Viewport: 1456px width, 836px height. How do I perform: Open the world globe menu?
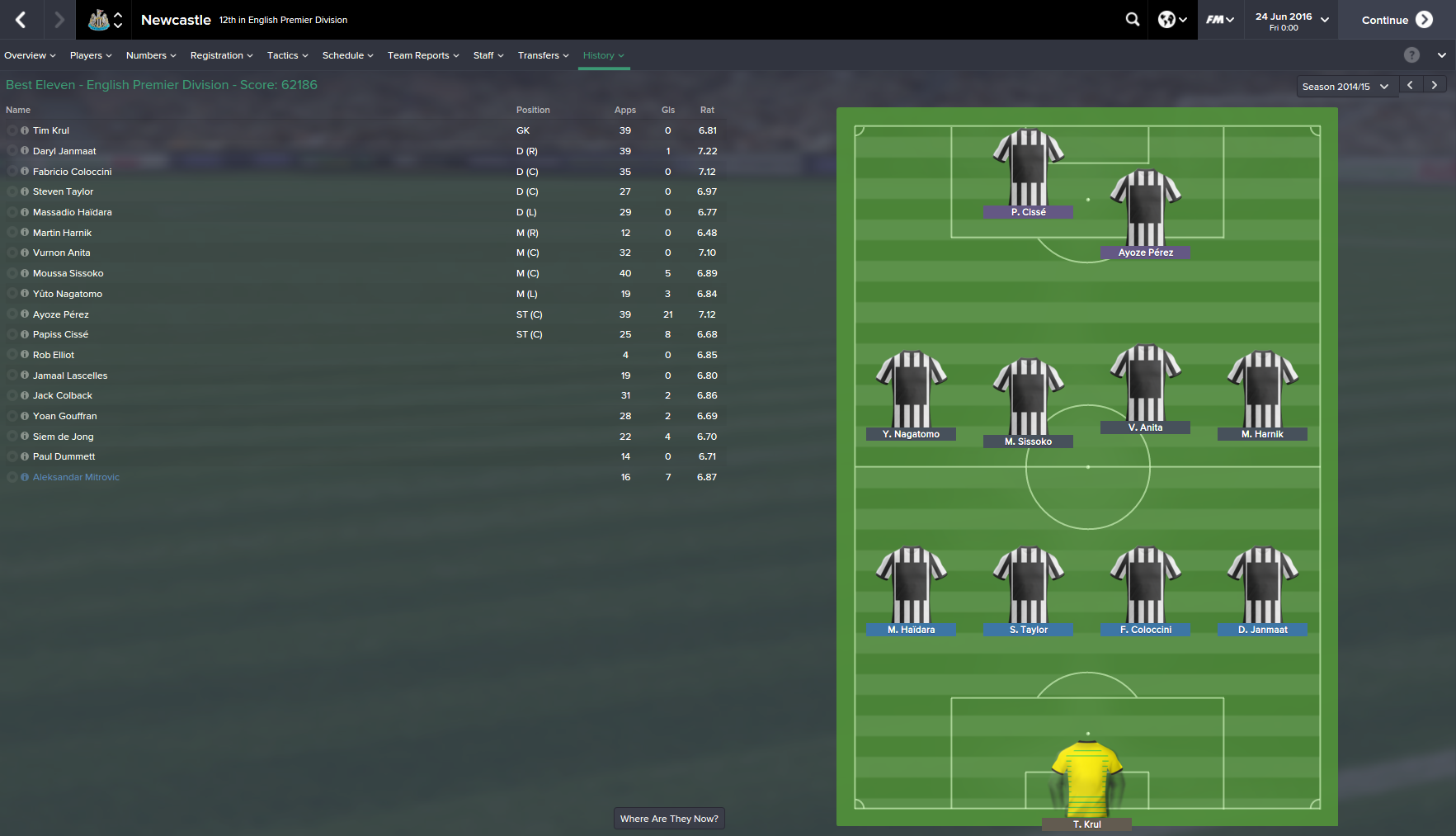1171,20
